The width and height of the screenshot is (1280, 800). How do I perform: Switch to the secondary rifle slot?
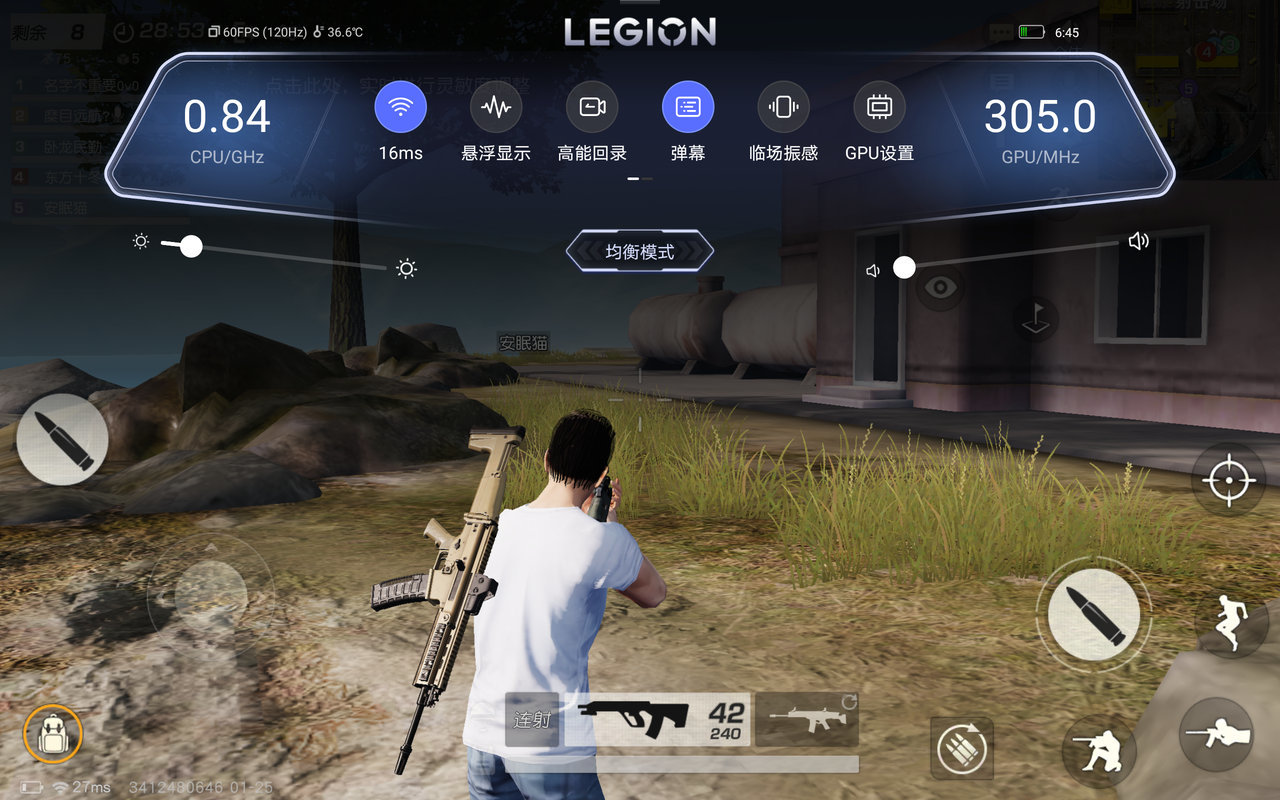pos(806,720)
